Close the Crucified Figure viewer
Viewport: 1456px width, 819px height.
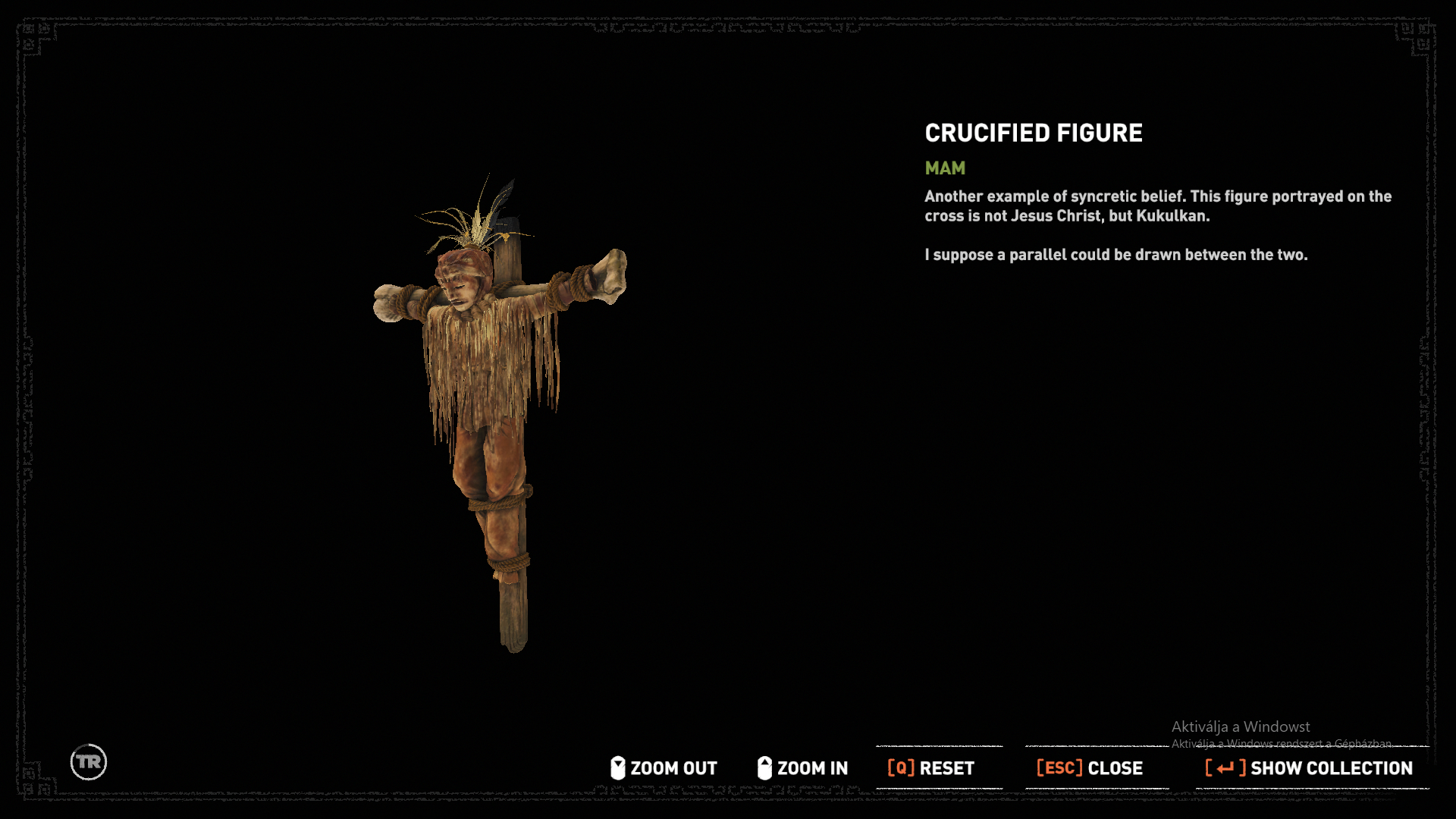[x=1090, y=768]
